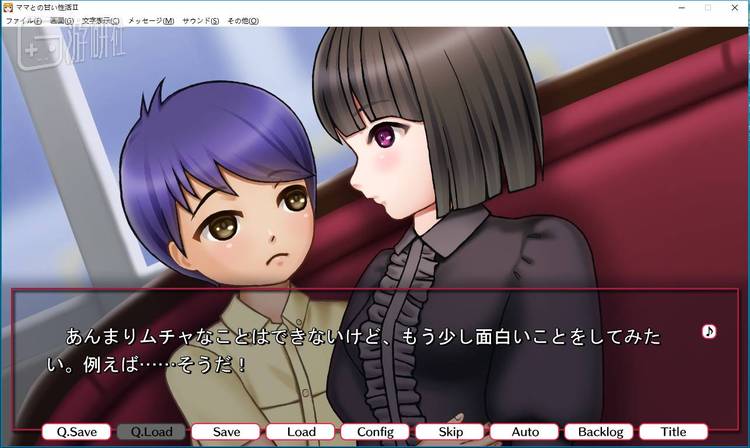The width and height of the screenshot is (750, 448).
Task: Open the サウンド (Sound) menu
Action: (202, 20)
